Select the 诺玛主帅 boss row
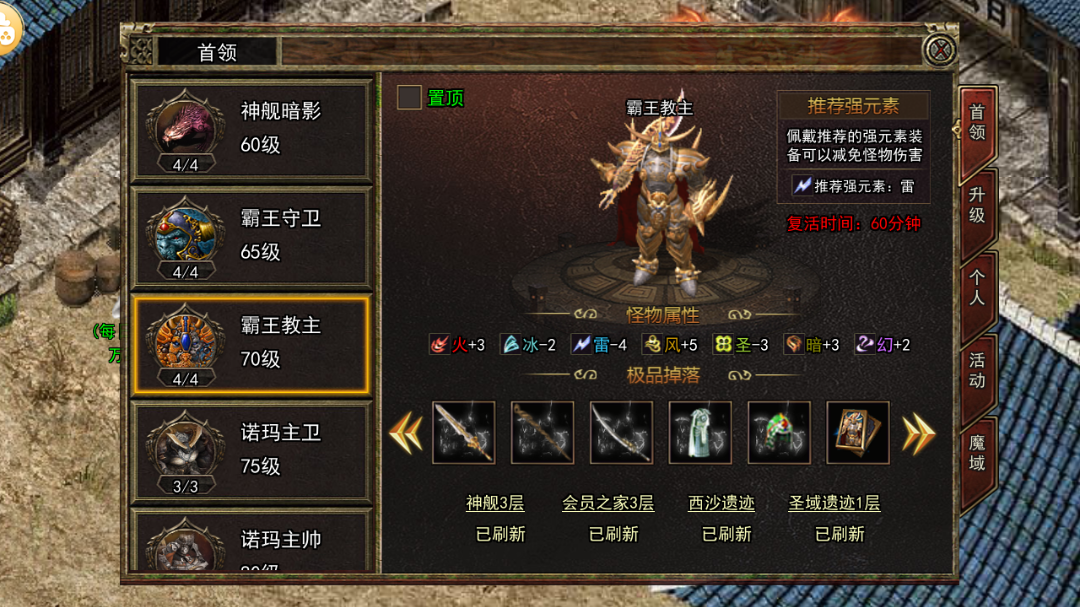 252,545
